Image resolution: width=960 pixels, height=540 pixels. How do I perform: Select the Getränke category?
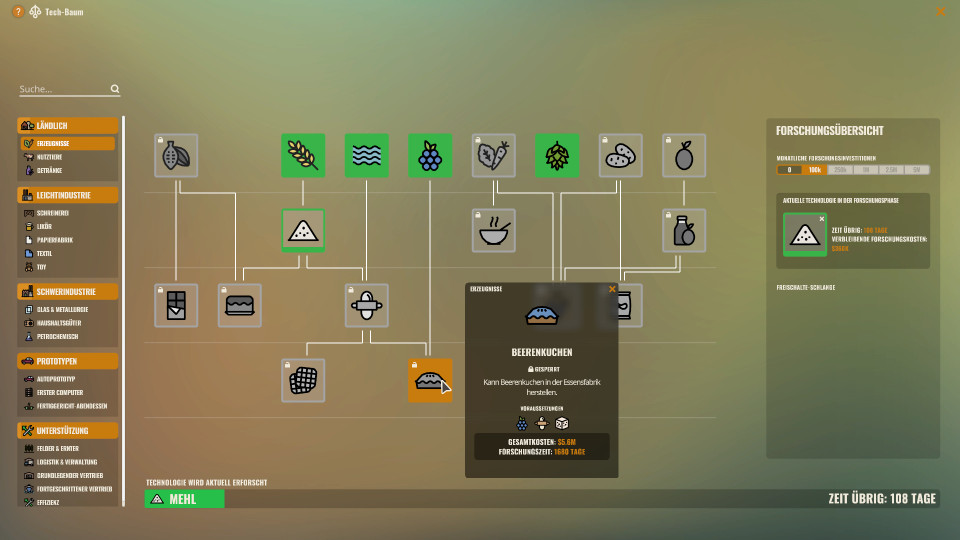click(x=52, y=170)
